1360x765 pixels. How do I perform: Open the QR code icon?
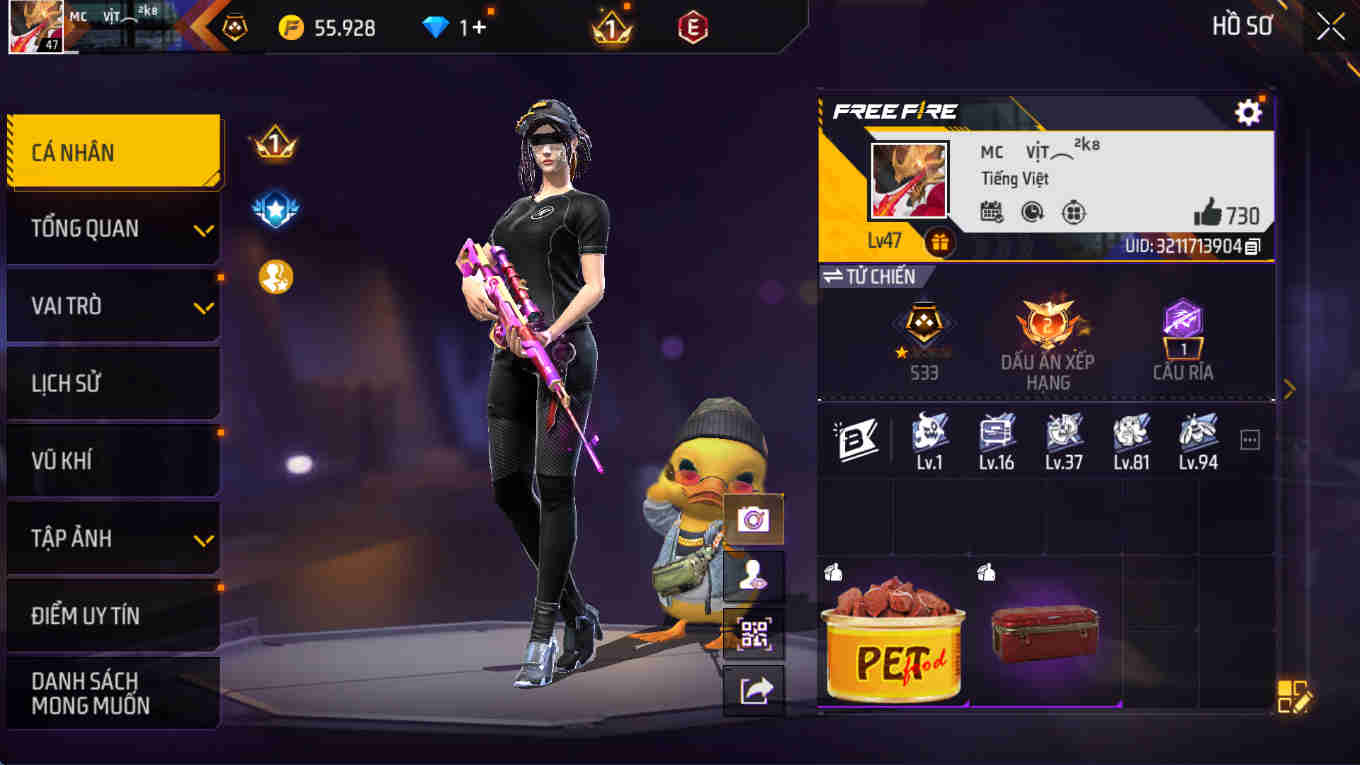pyautogui.click(x=753, y=635)
